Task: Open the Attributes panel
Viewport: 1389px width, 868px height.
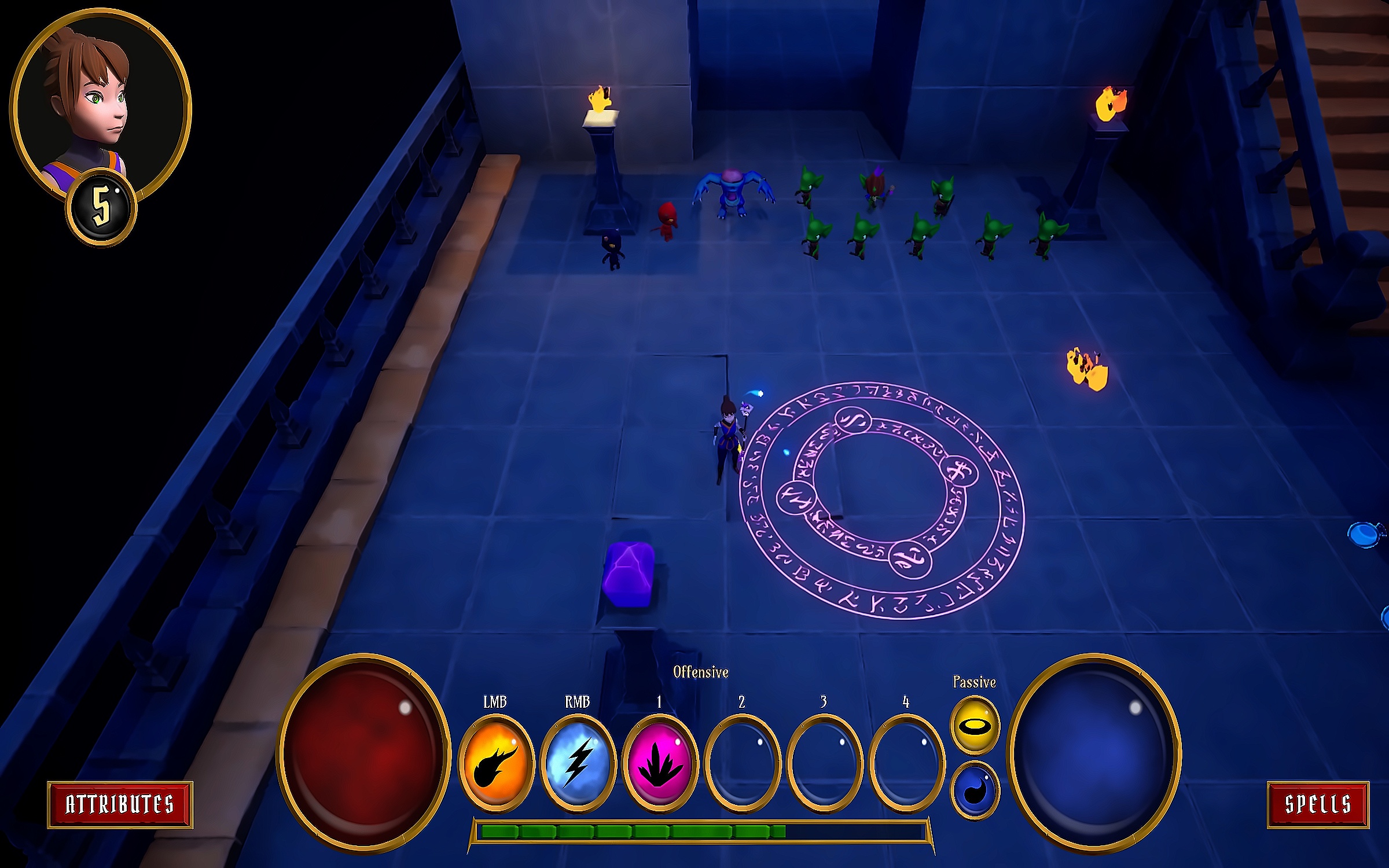Action: pos(120,804)
